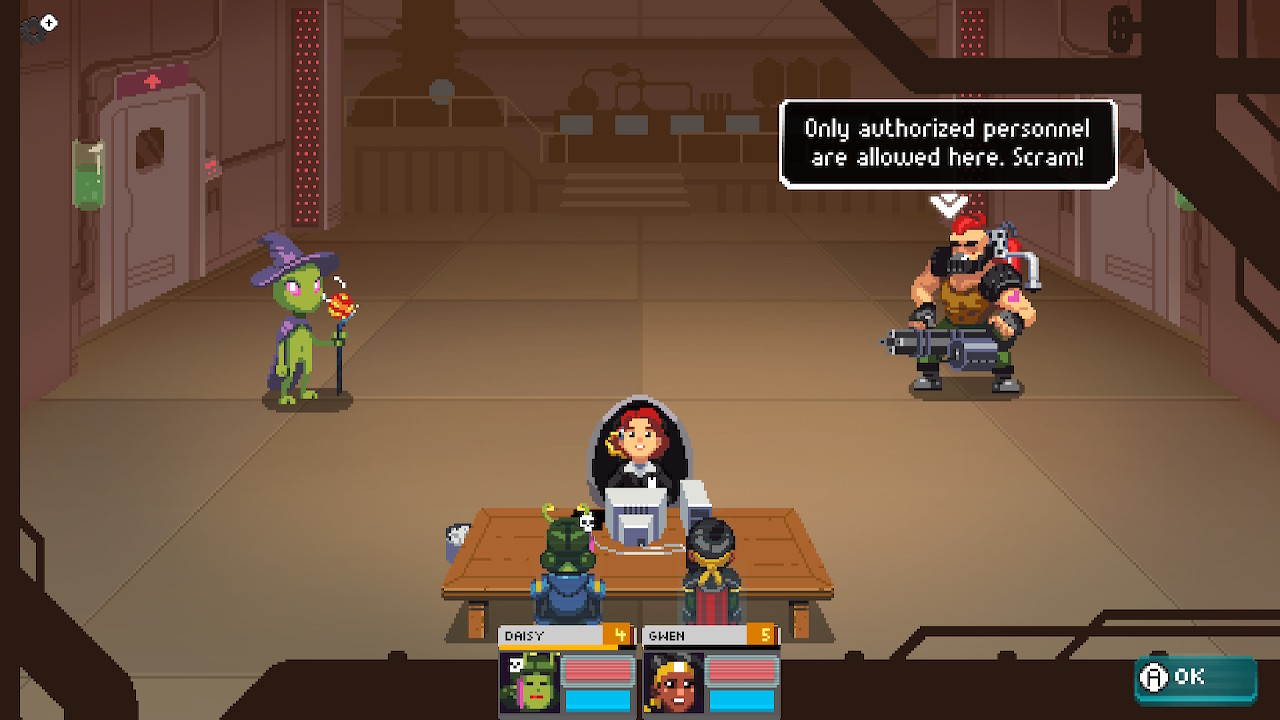Viewport: 1280px width, 720px height.
Task: Click Daisy's level 4 badge
Action: 617,635
